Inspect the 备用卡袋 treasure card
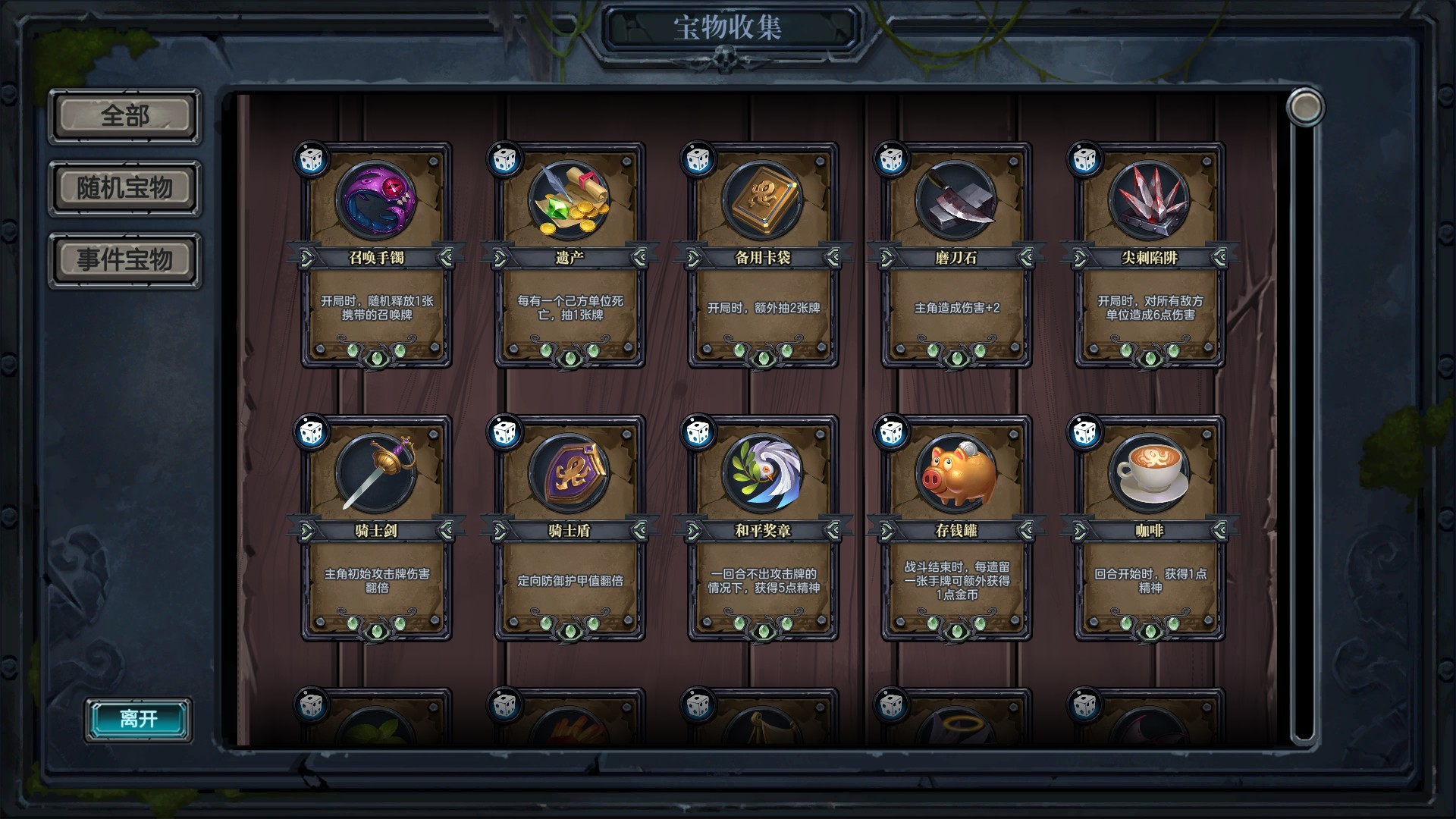Screen dimensions: 1456x819 tap(763, 256)
